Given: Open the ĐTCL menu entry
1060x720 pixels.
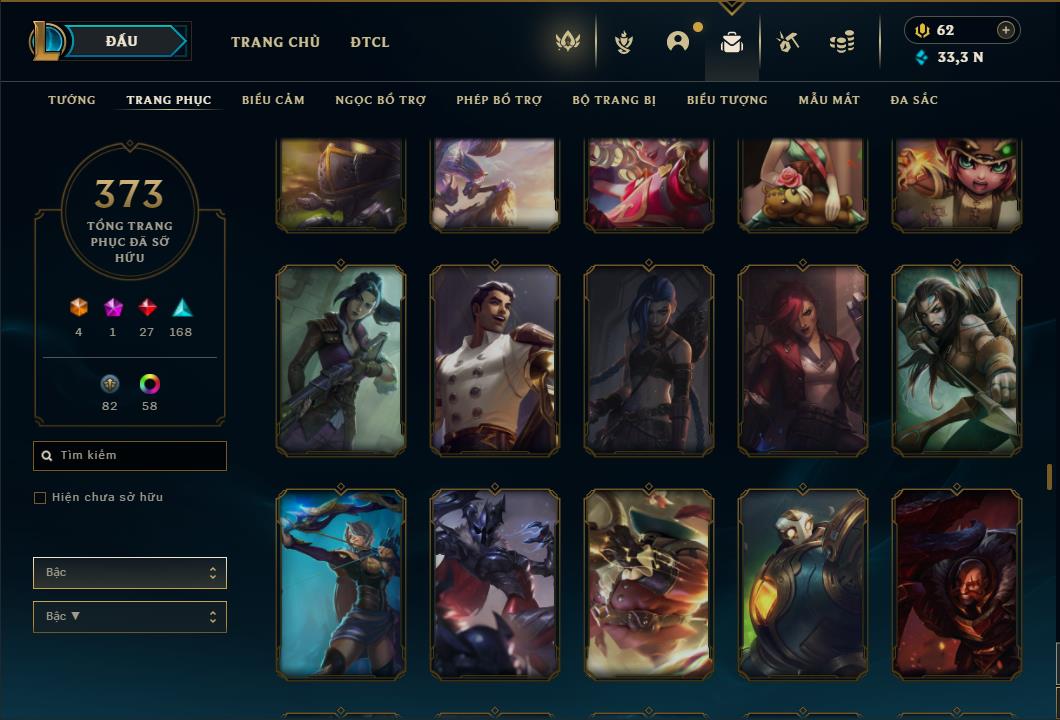Looking at the screenshot, I should [370, 42].
